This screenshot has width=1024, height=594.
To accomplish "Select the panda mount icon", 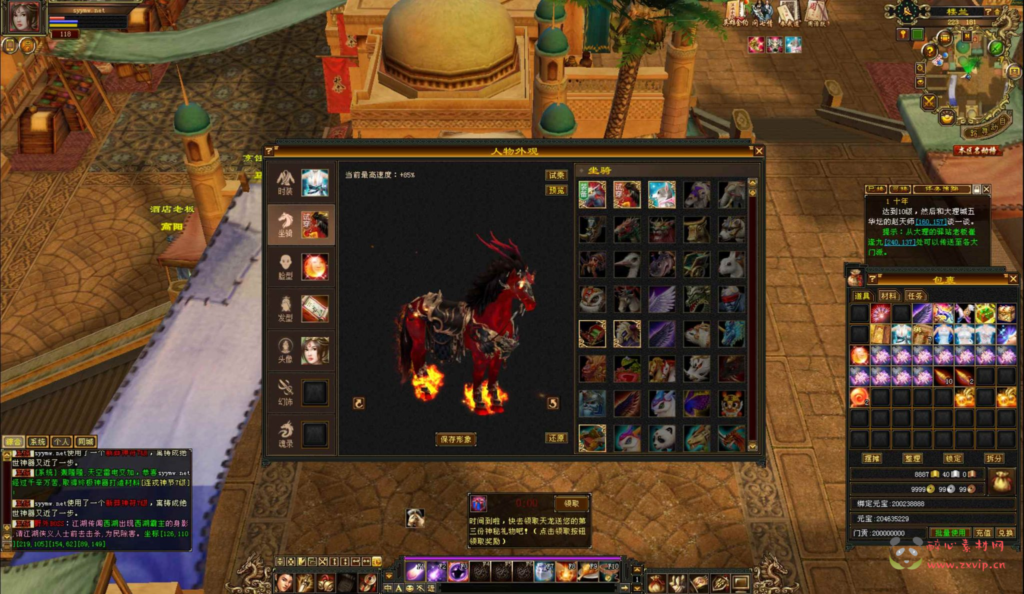I will [663, 437].
